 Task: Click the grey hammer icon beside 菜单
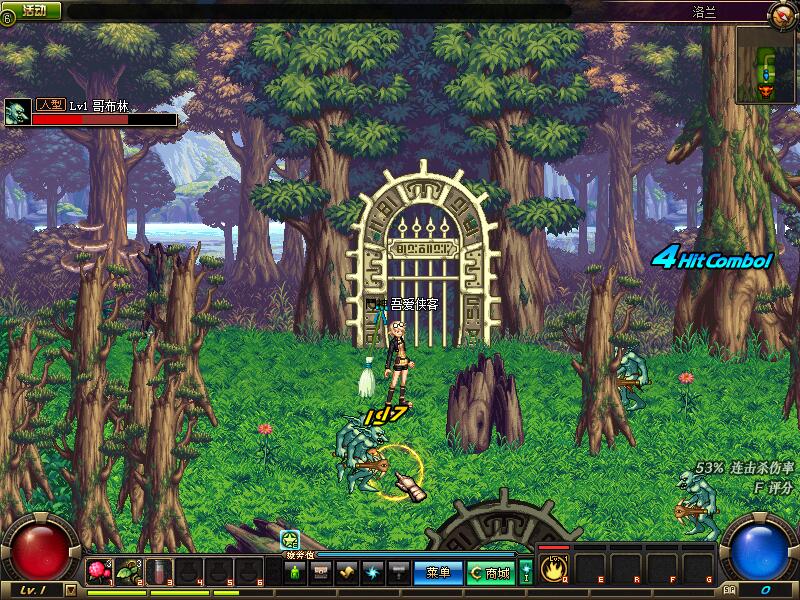pyautogui.click(x=398, y=573)
